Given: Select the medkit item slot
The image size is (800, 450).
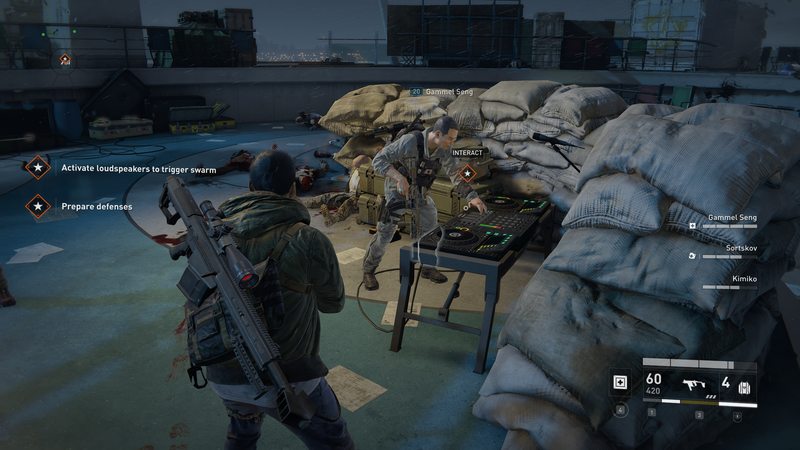Looking at the screenshot, I should (620, 383).
